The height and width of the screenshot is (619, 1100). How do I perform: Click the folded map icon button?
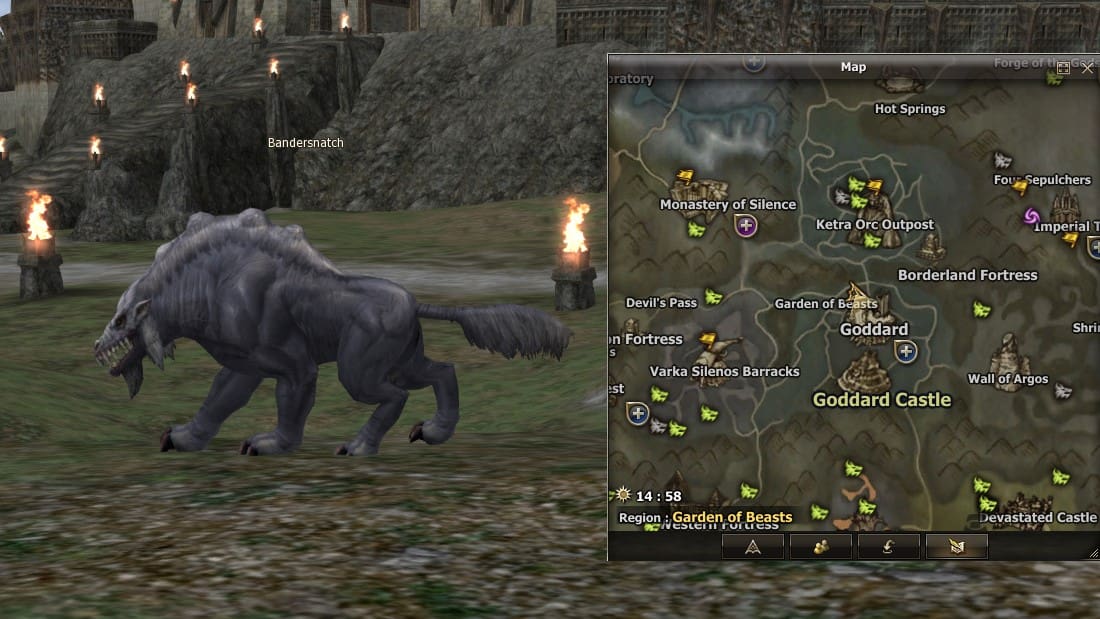[x=956, y=546]
